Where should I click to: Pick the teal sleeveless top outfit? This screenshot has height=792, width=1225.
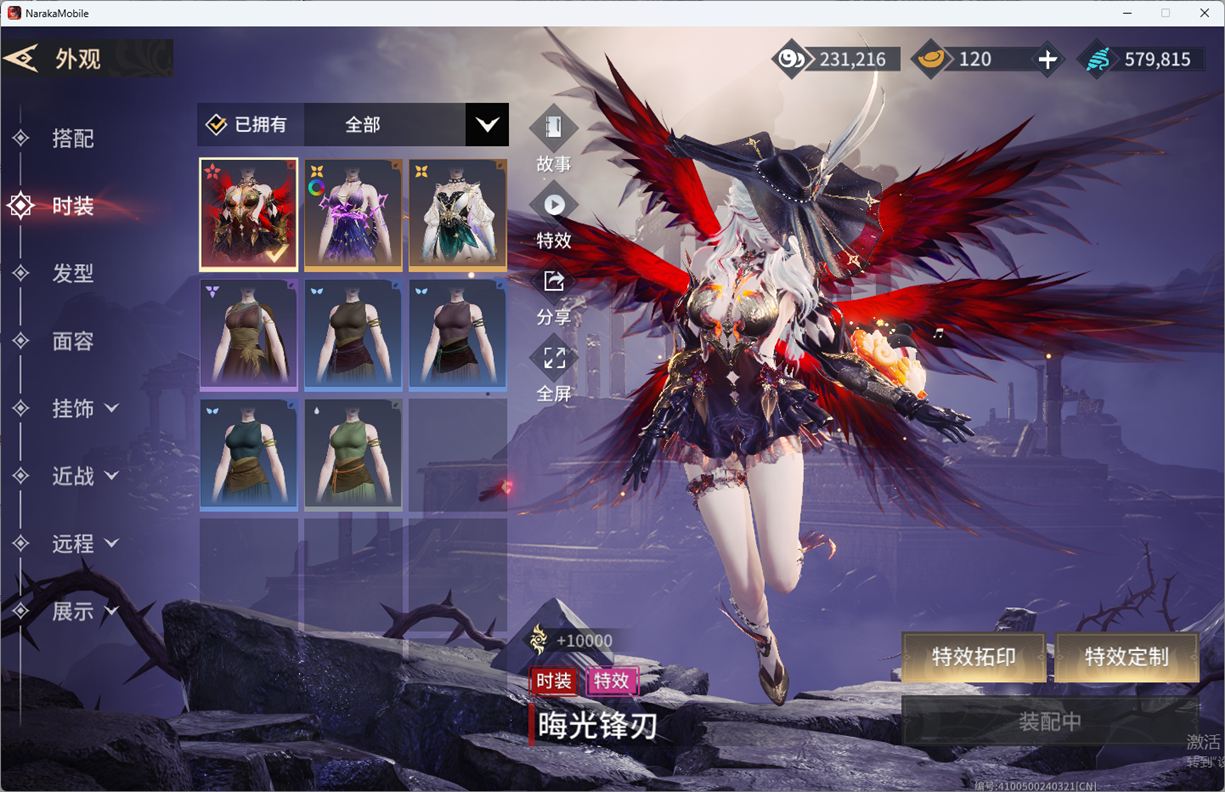(249, 454)
